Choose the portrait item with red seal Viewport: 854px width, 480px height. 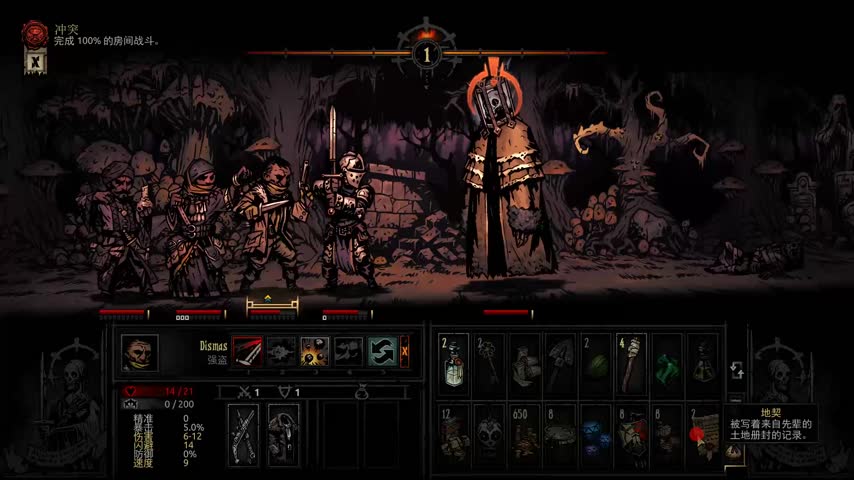click(631, 437)
